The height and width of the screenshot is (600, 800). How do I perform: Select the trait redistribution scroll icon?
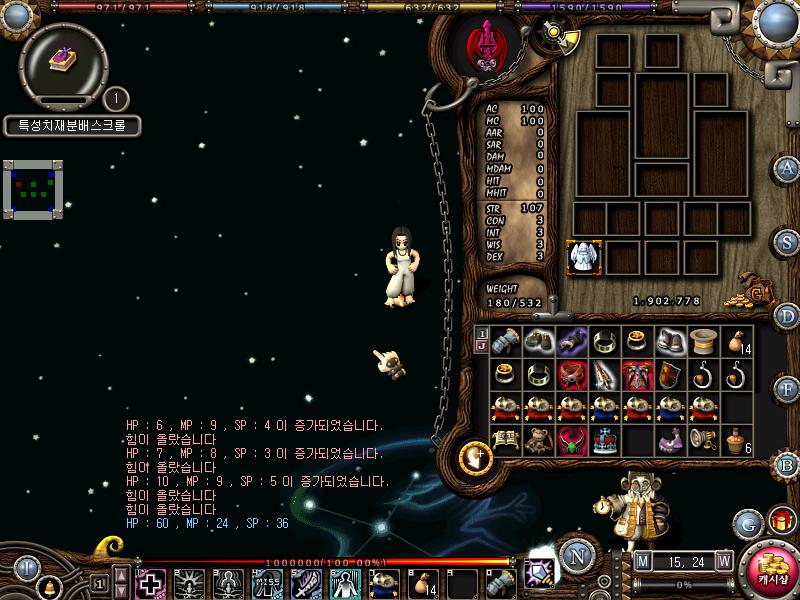coord(64,60)
